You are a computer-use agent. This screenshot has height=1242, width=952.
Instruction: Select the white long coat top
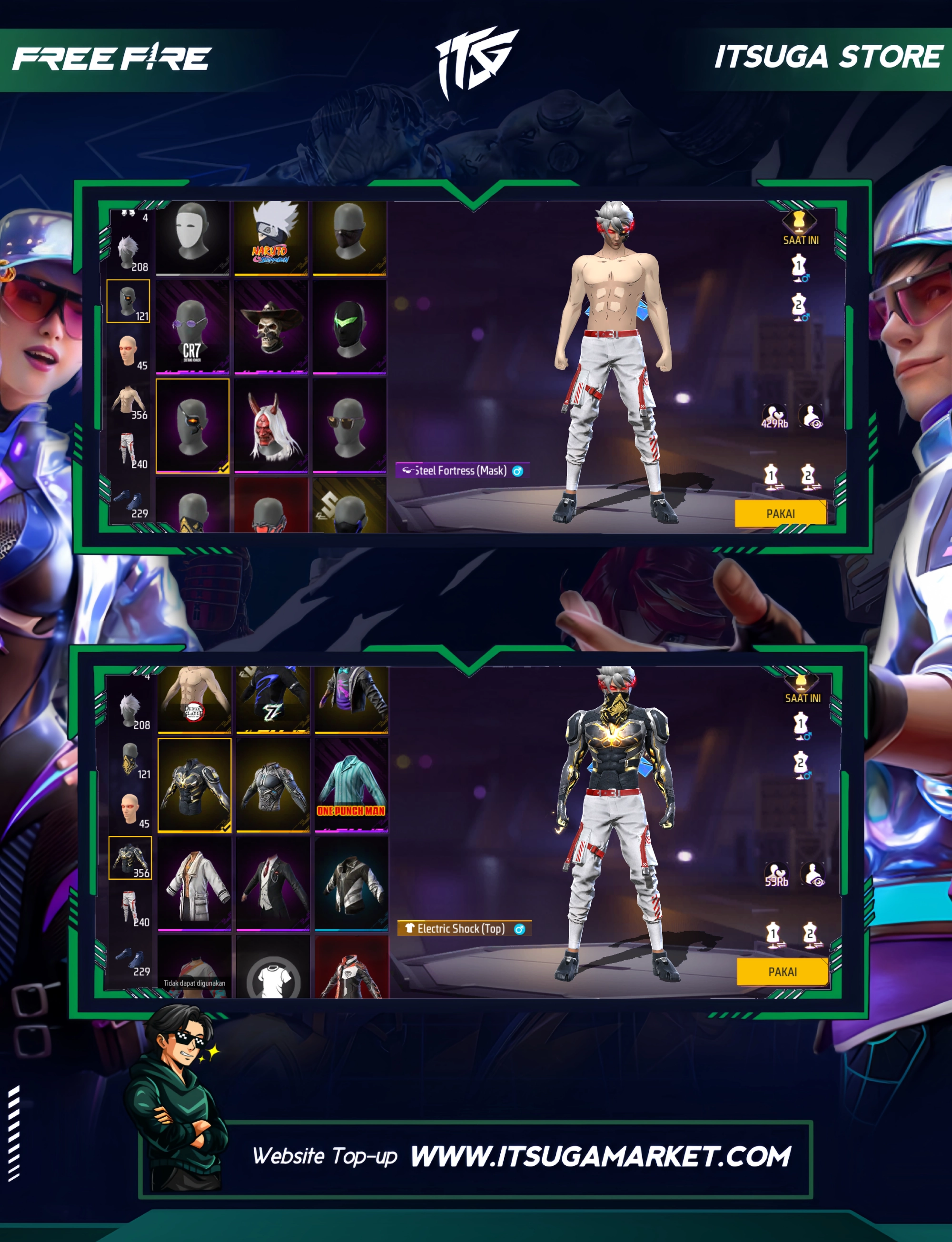point(194,883)
